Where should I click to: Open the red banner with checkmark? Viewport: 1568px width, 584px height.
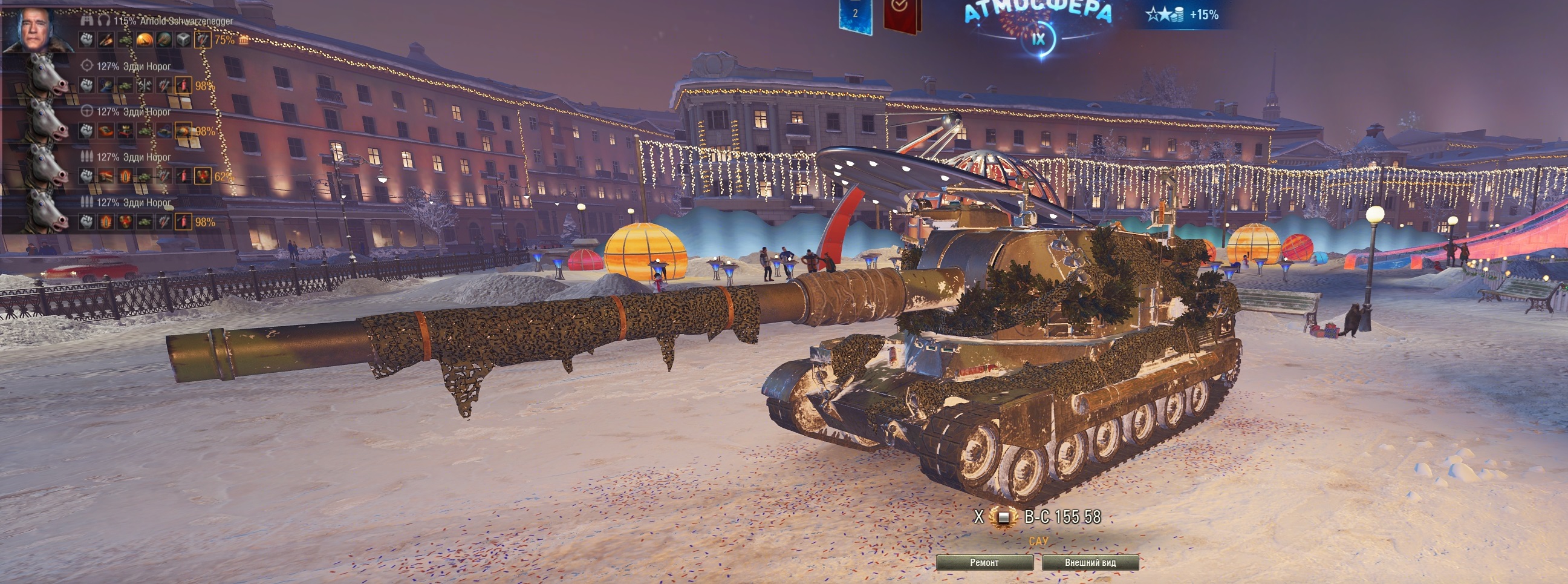(902, 15)
